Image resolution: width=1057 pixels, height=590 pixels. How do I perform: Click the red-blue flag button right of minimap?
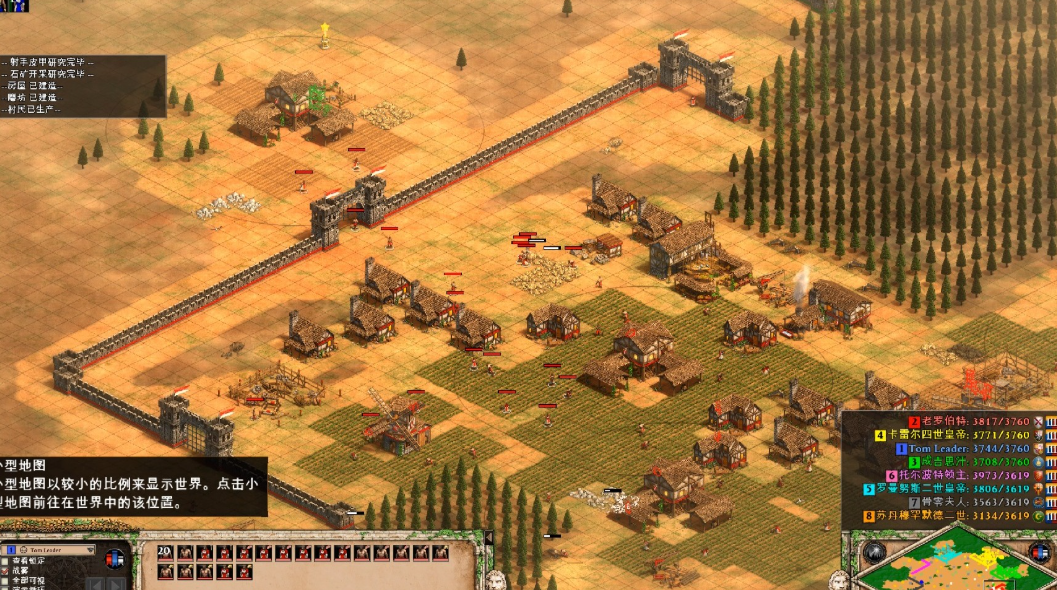point(1043,552)
